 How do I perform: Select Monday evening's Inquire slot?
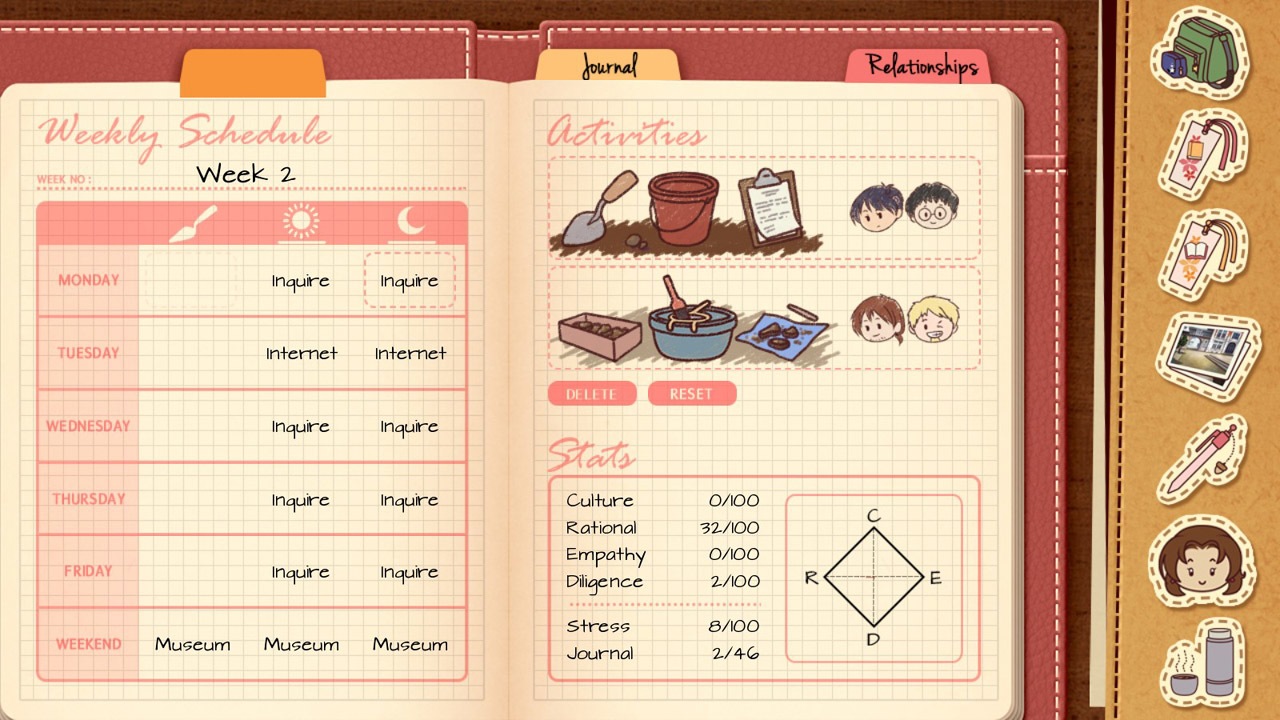click(x=410, y=281)
